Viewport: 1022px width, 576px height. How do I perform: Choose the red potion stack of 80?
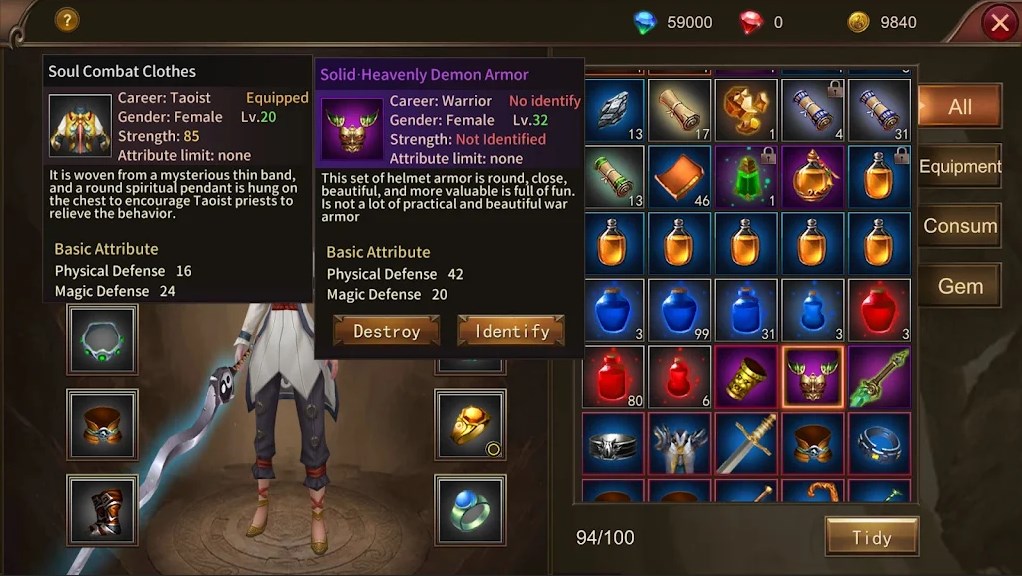[613, 377]
